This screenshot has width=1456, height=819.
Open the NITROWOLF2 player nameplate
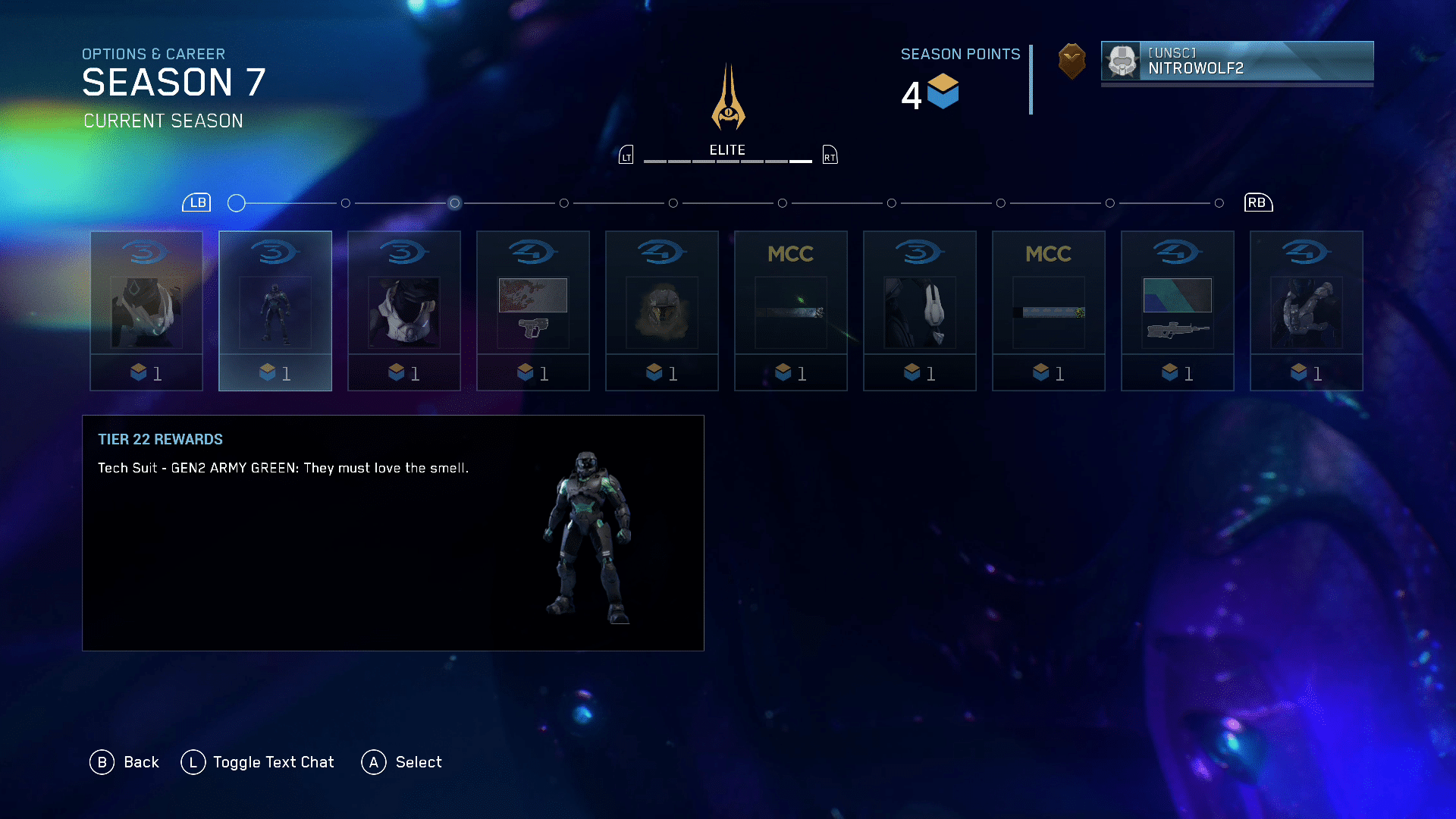1237,61
